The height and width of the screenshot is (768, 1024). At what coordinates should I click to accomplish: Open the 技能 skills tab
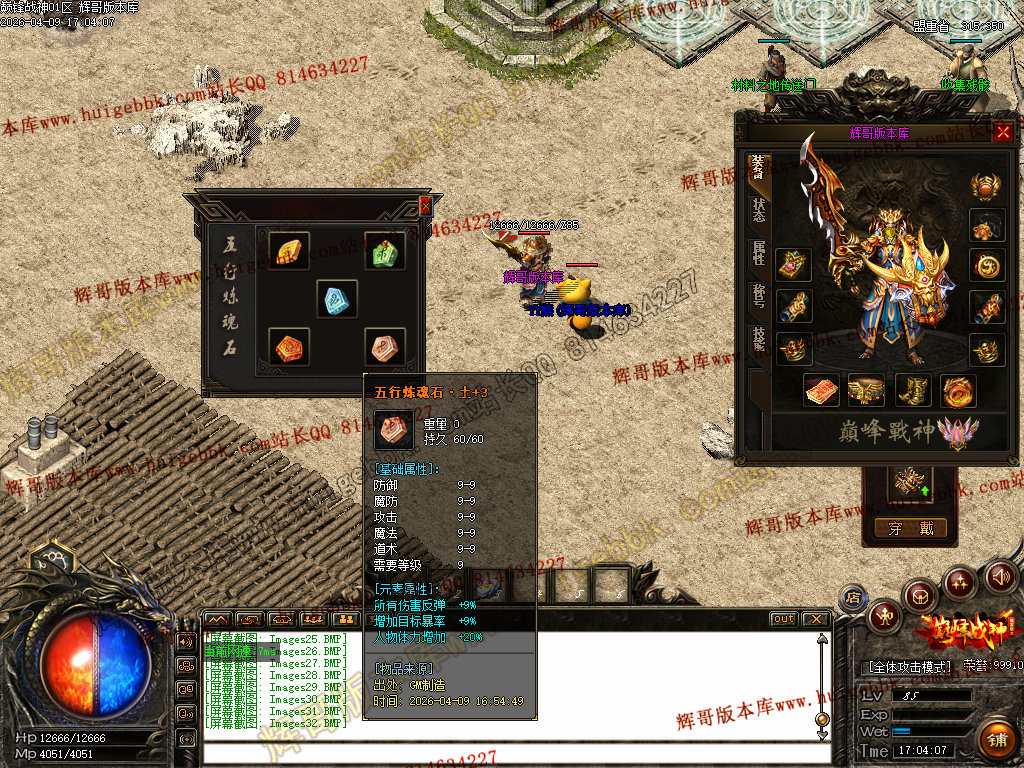click(x=759, y=341)
